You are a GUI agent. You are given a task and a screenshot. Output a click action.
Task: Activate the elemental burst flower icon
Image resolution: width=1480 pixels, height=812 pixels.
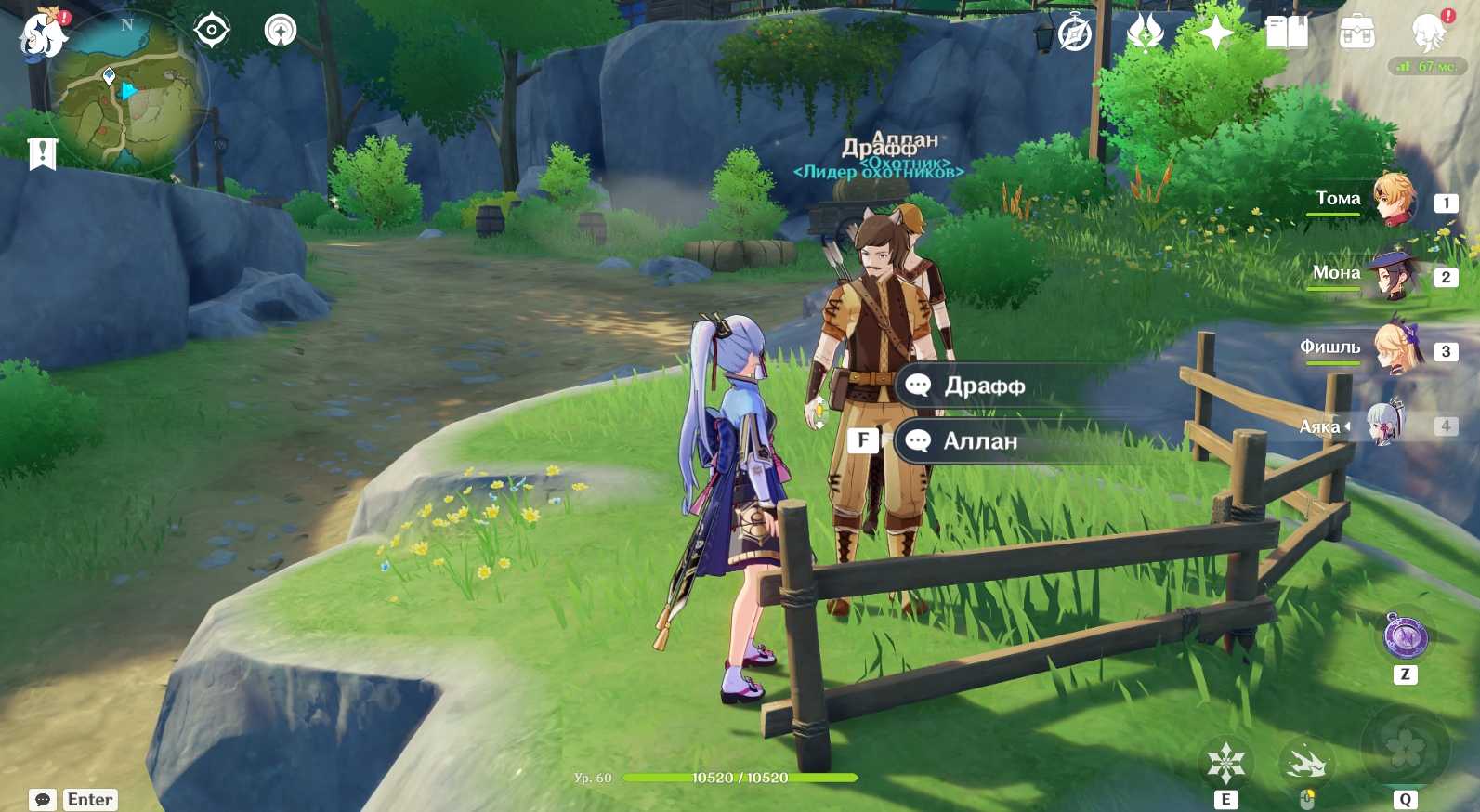tap(1405, 748)
